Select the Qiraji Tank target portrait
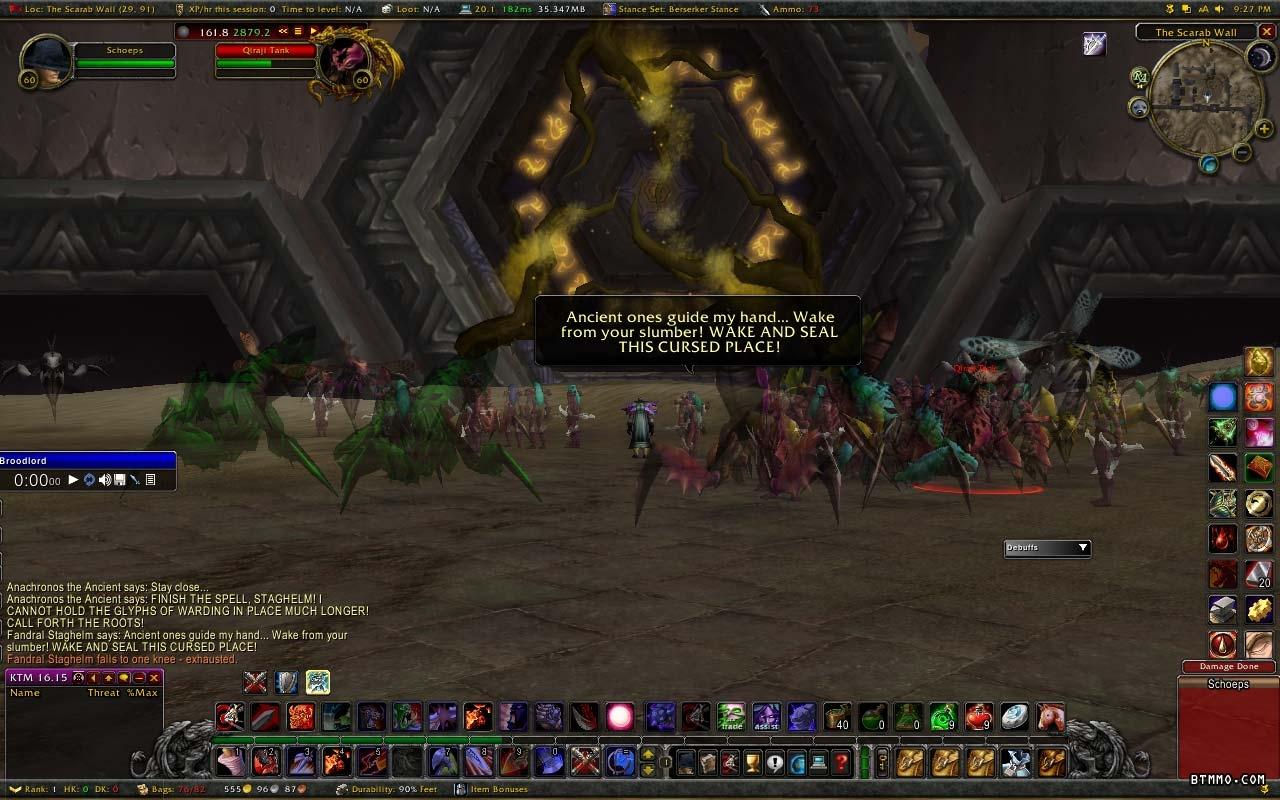The height and width of the screenshot is (800, 1280). click(x=342, y=62)
